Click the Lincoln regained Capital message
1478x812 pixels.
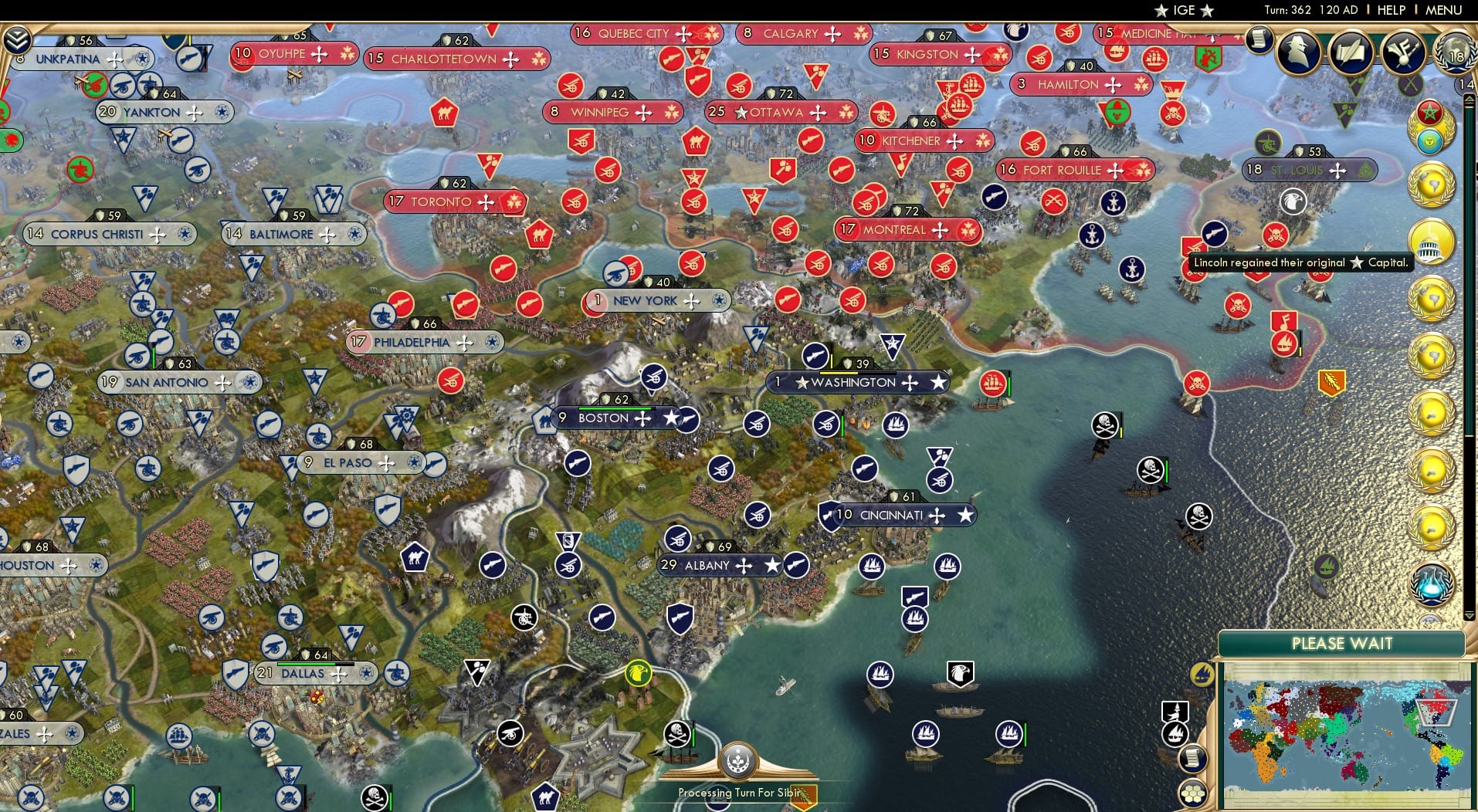[x=1300, y=262]
